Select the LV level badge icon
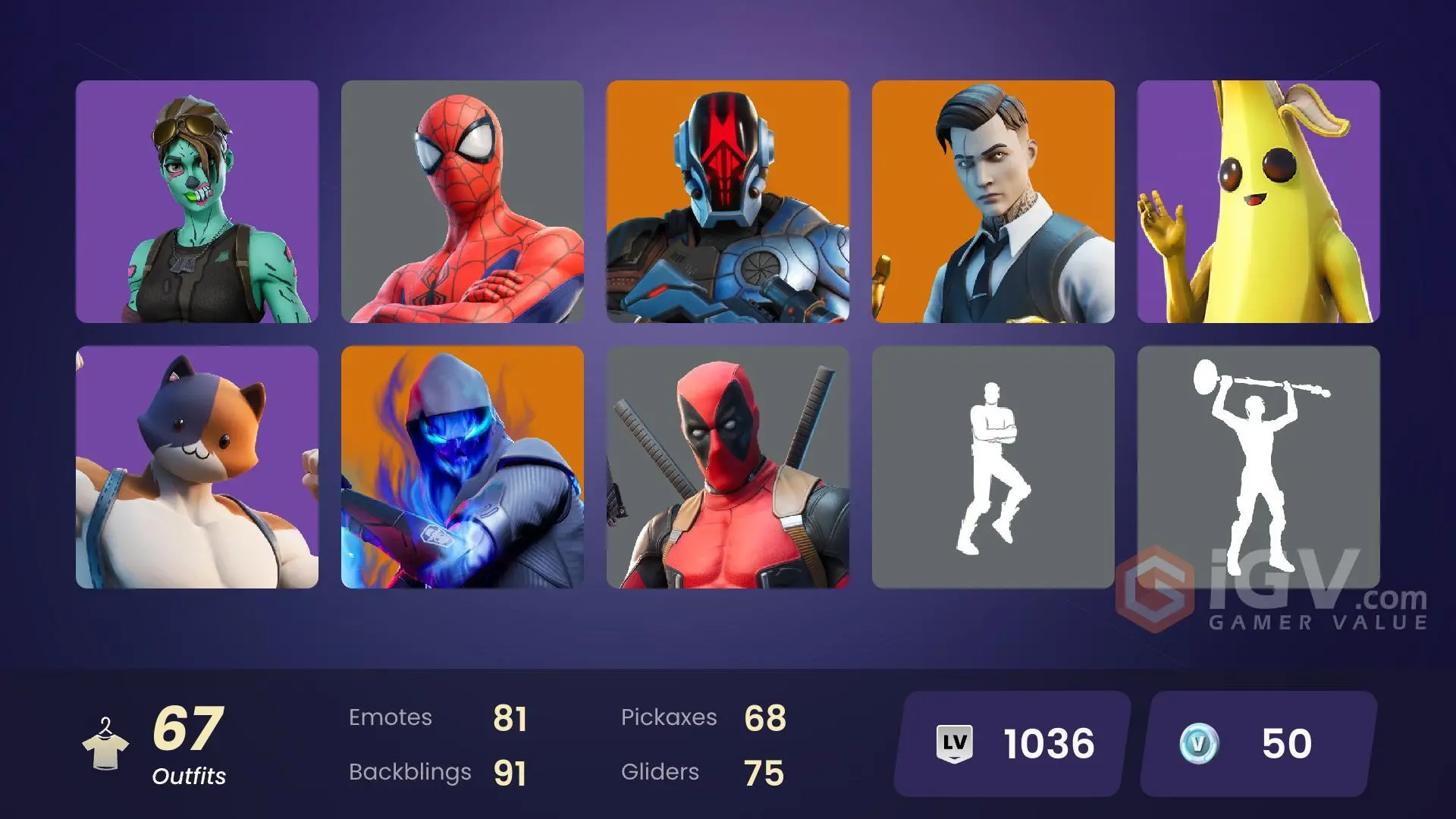The width and height of the screenshot is (1456, 819). [955, 743]
